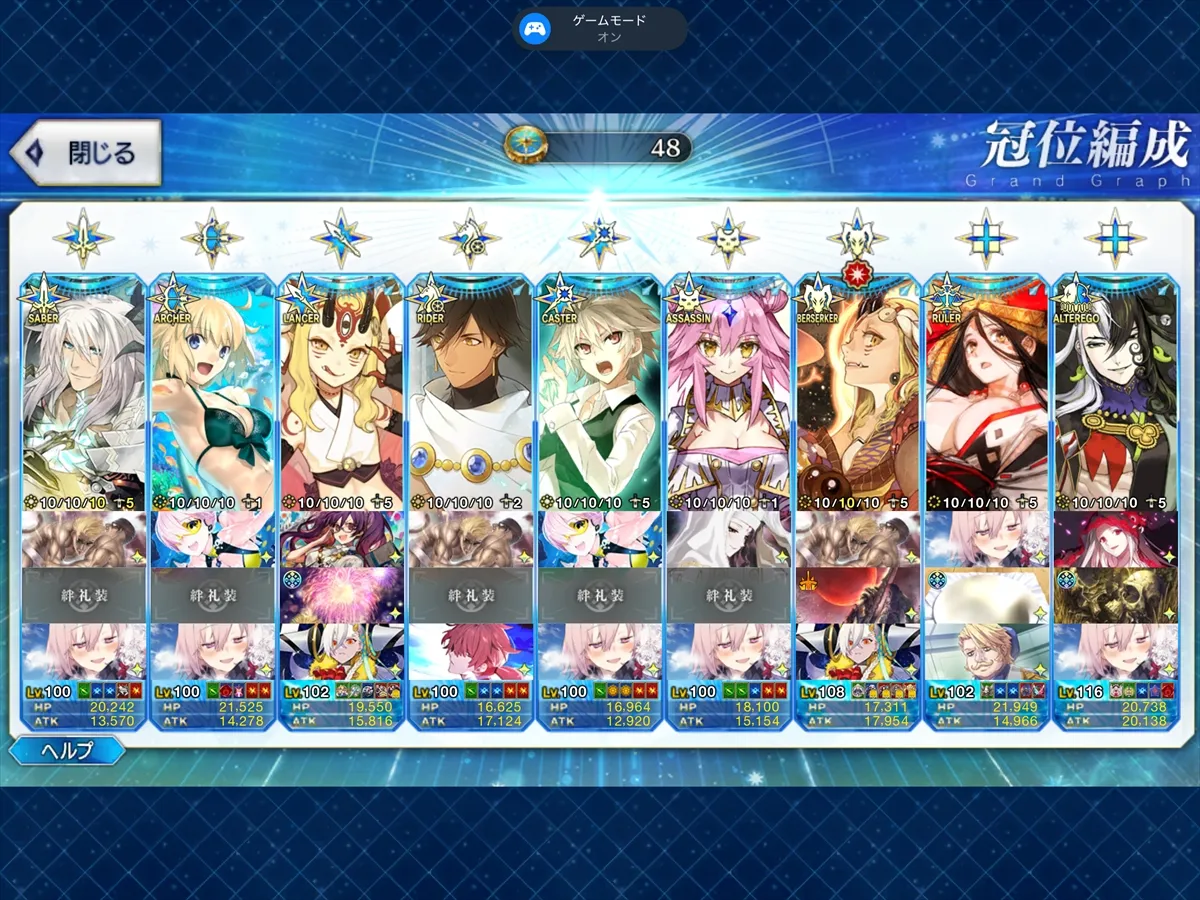This screenshot has height=900, width=1200.
Task: Close the Grand Graph screen with 閉じる
Action: click(86, 153)
